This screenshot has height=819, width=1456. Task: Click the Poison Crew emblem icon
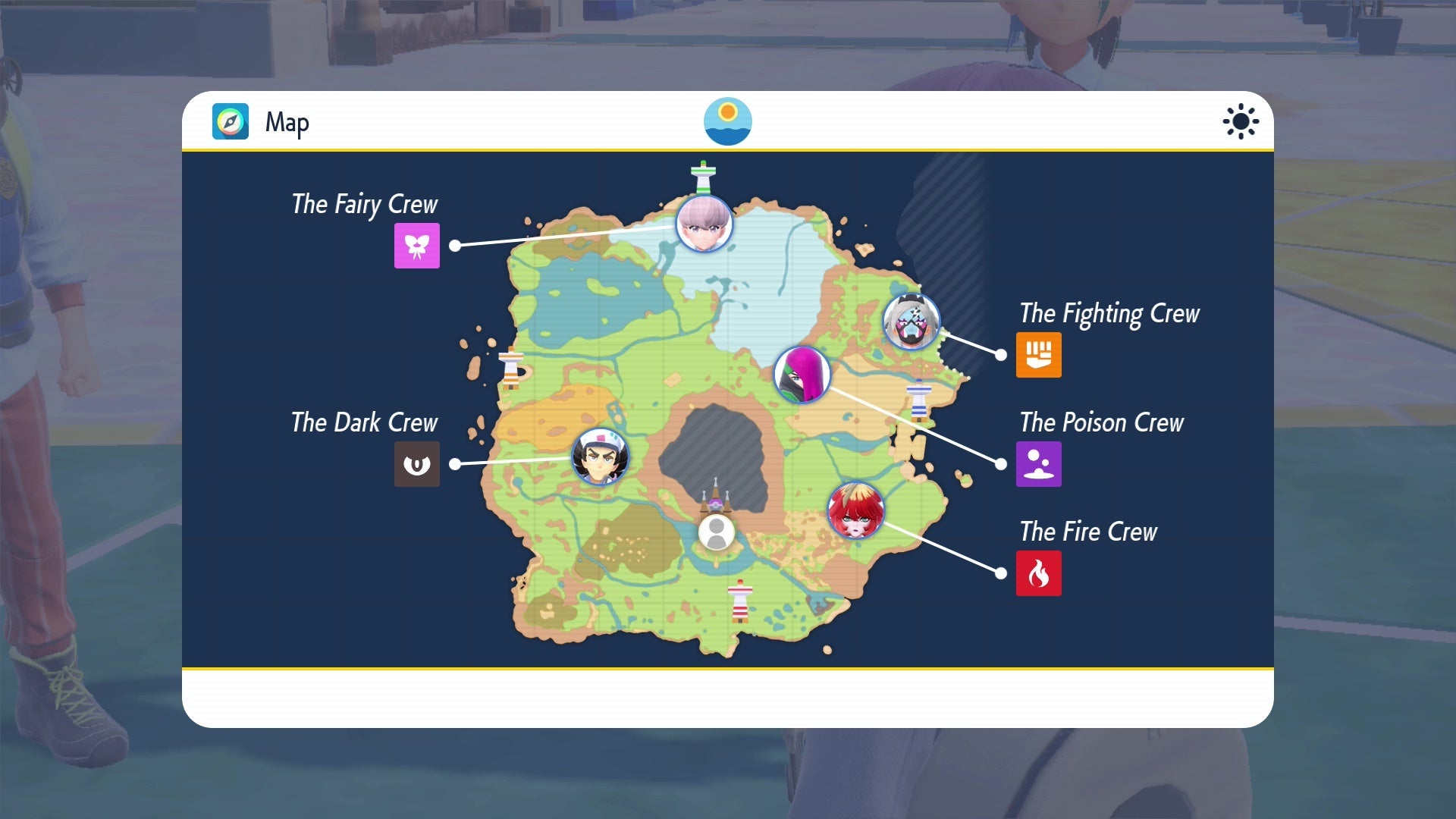point(1038,464)
